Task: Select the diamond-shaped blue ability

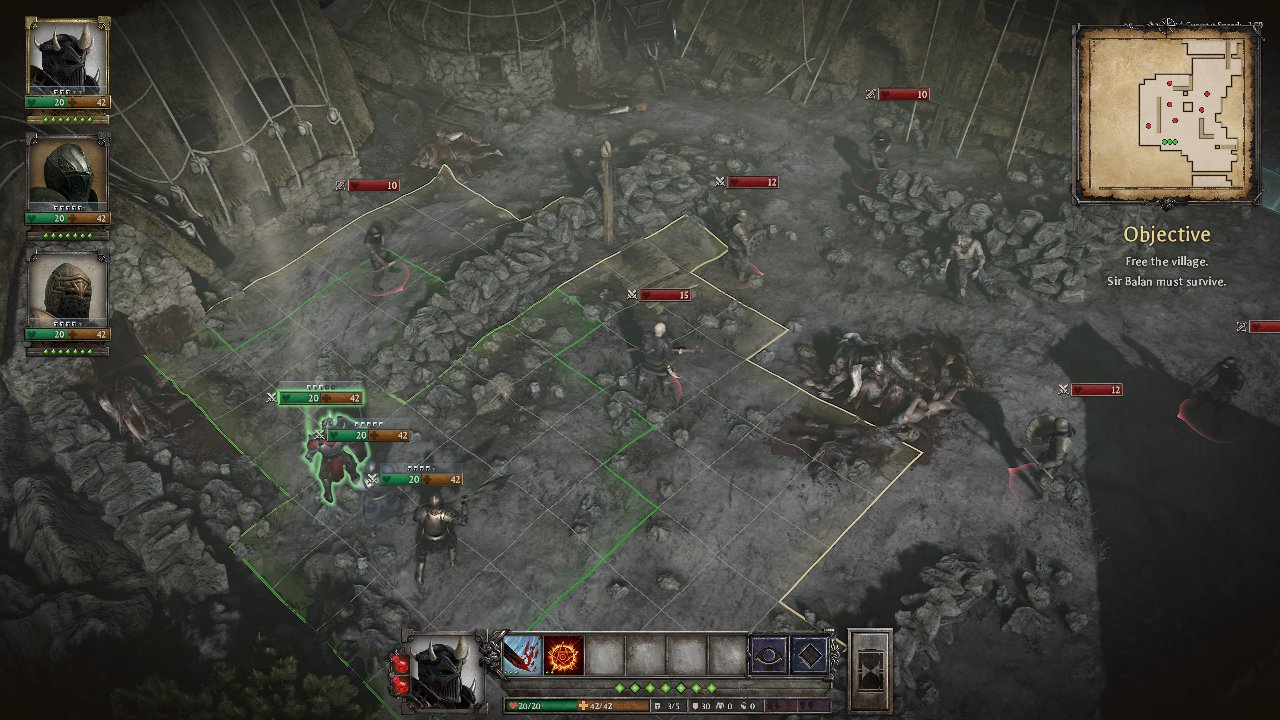Action: coord(809,655)
